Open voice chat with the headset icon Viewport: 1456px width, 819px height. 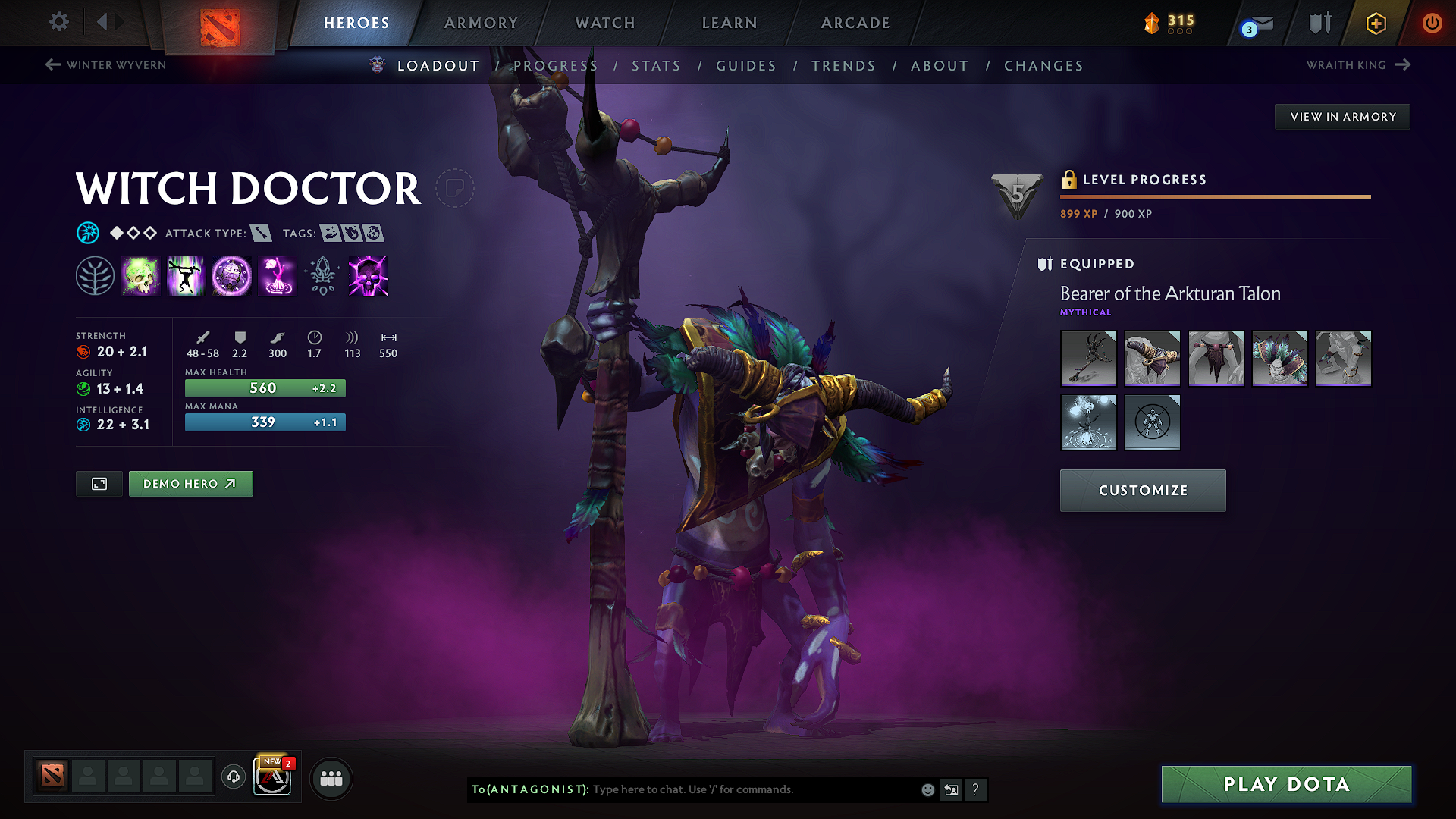(233, 778)
